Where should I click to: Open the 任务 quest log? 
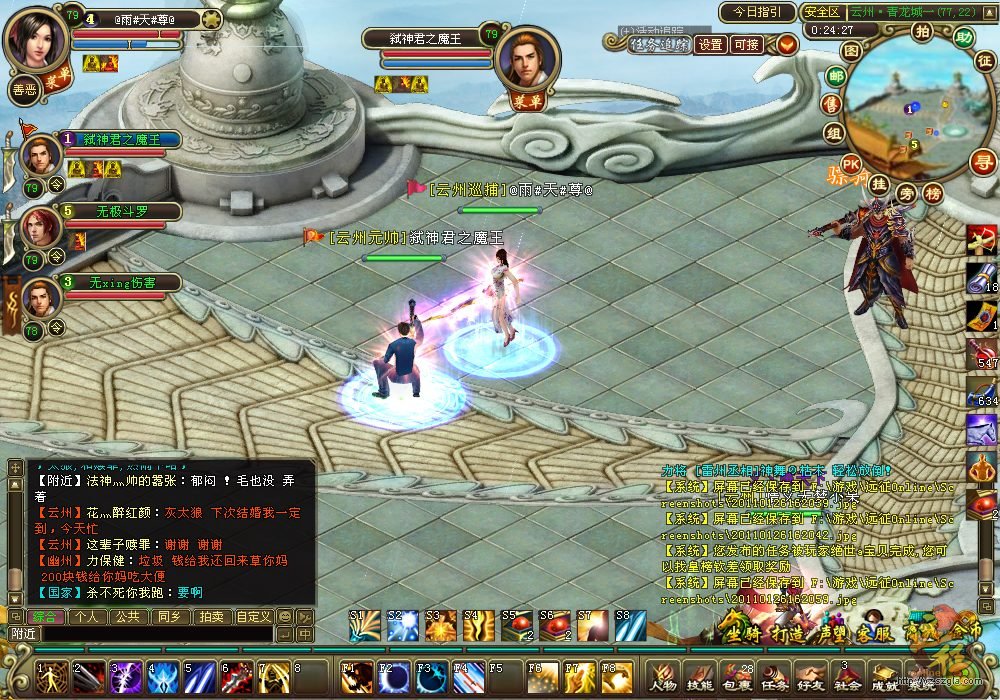coord(773,677)
